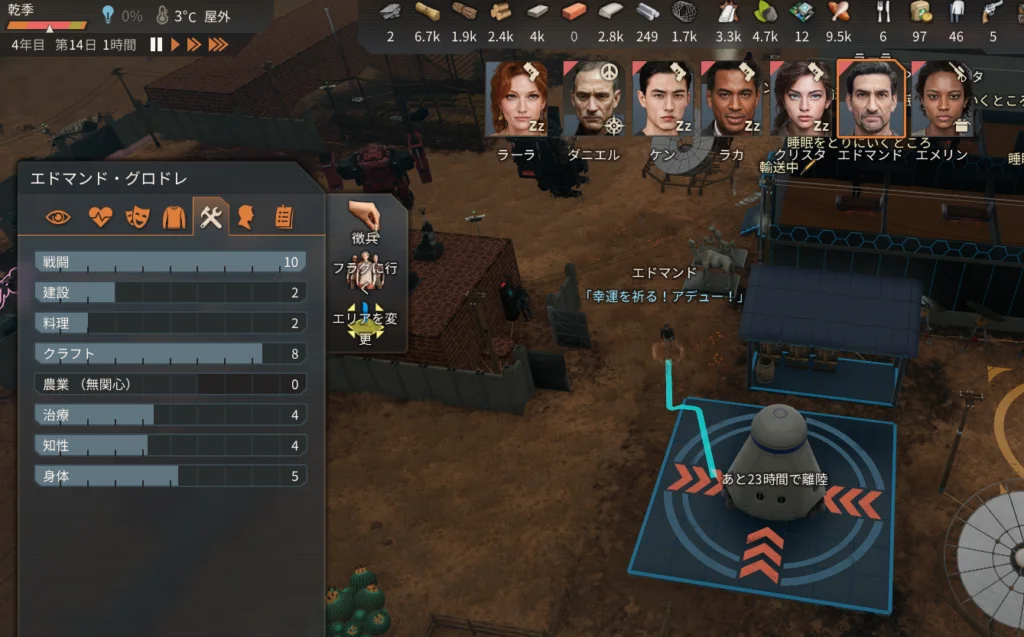
Task: Open the theater masks mood tab
Action: tap(137, 216)
